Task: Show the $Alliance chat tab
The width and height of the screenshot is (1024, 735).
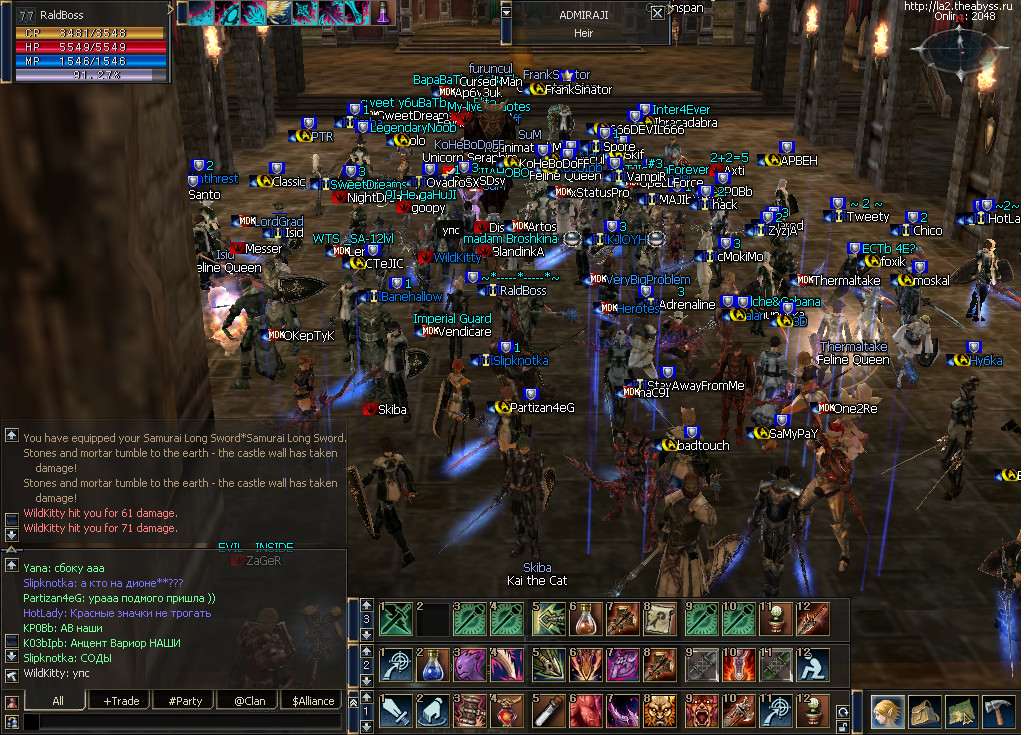Action: click(x=313, y=701)
